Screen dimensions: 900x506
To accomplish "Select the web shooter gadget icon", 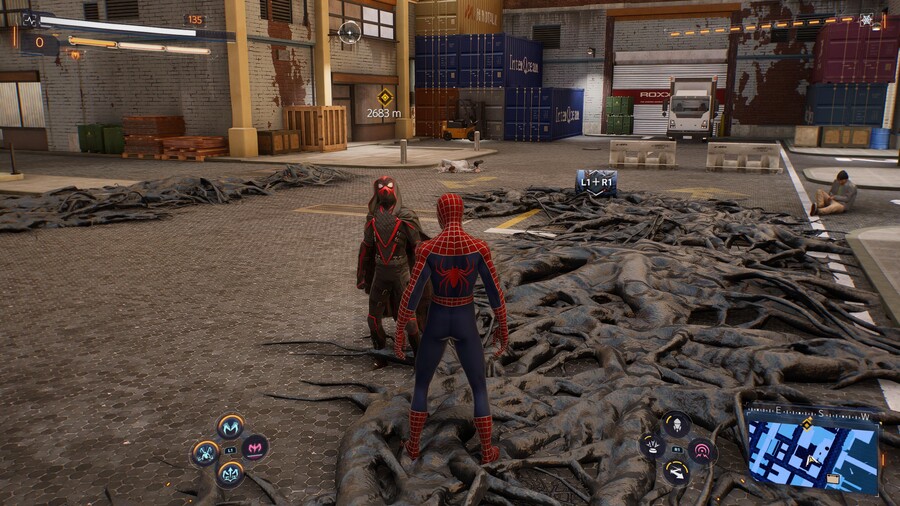I will coord(677,424).
